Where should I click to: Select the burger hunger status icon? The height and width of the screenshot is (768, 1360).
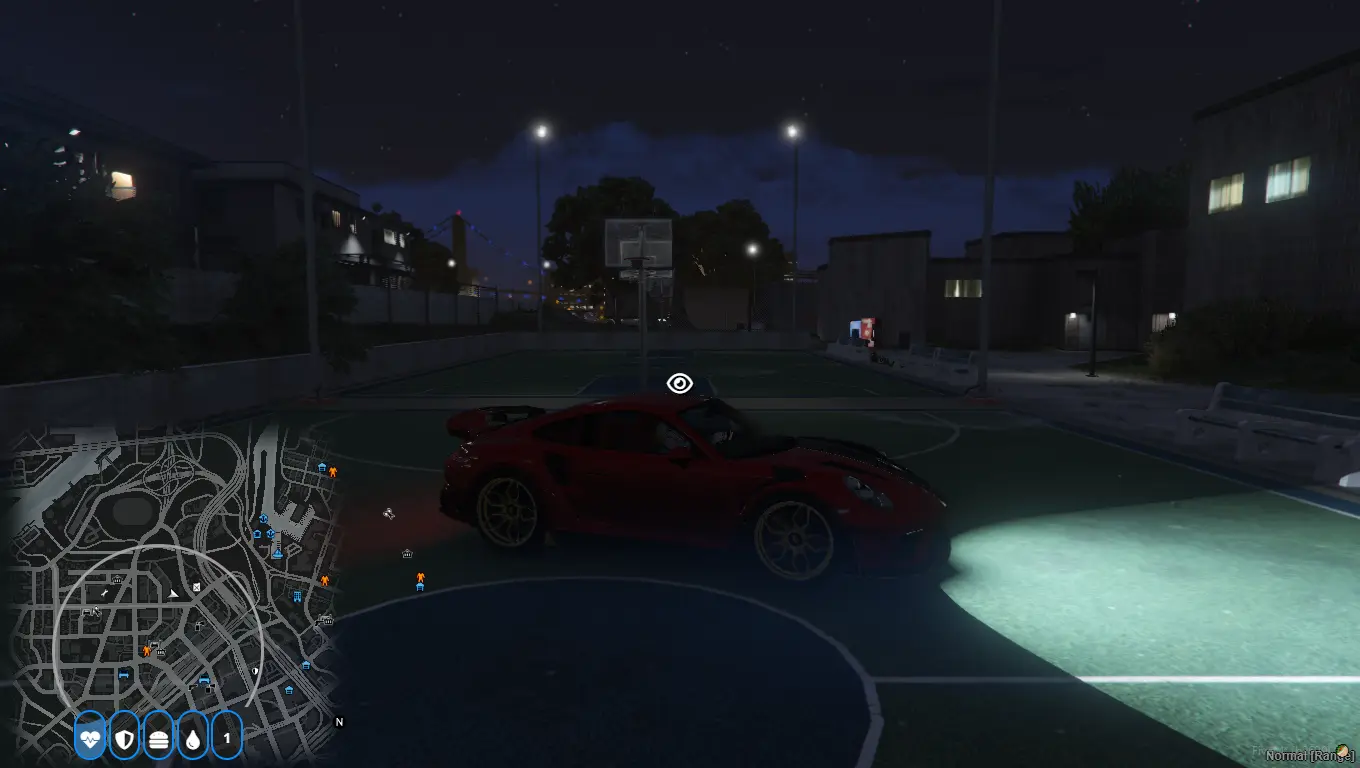tap(158, 738)
